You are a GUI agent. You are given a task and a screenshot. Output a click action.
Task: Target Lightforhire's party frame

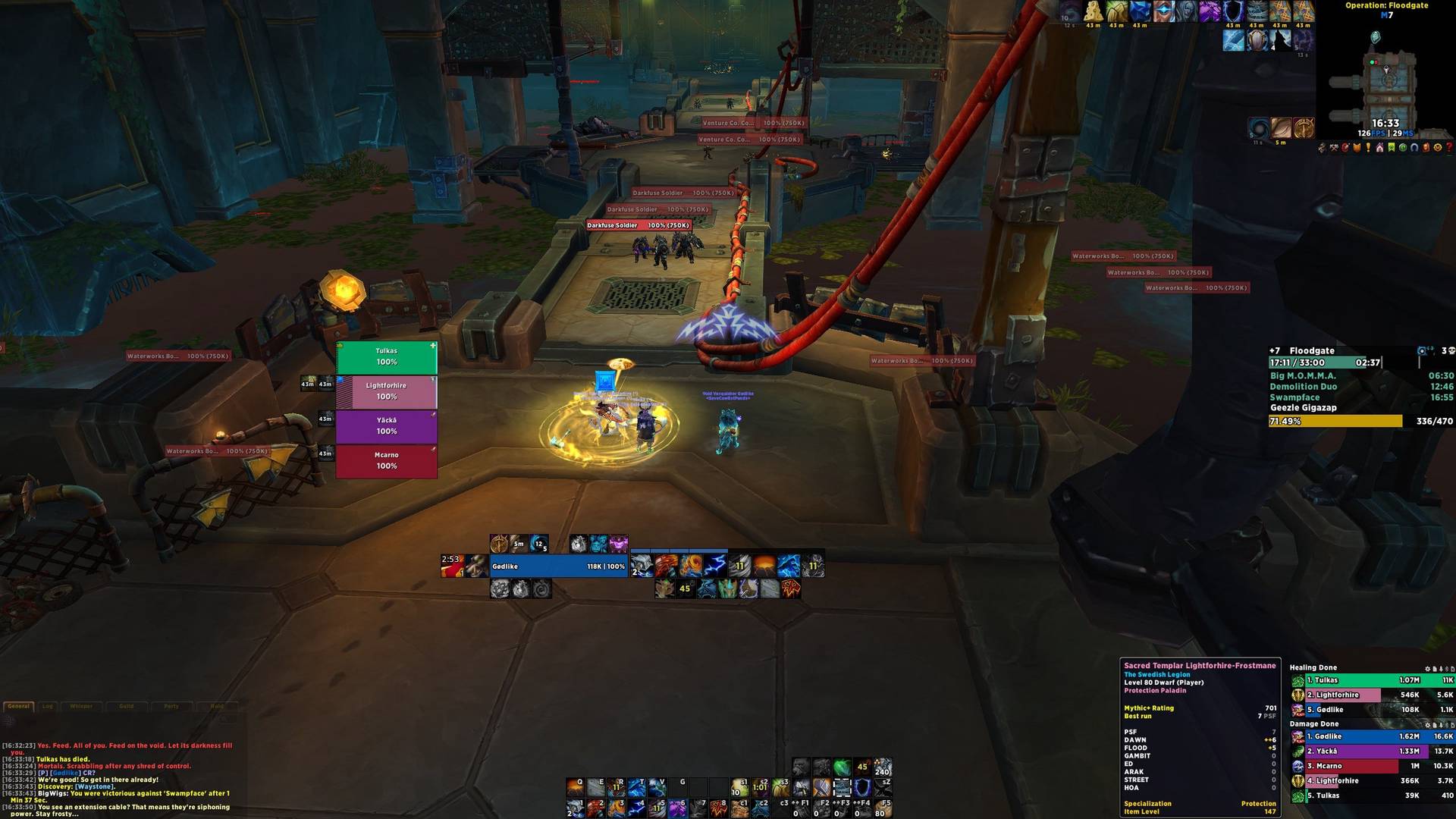[x=387, y=392]
